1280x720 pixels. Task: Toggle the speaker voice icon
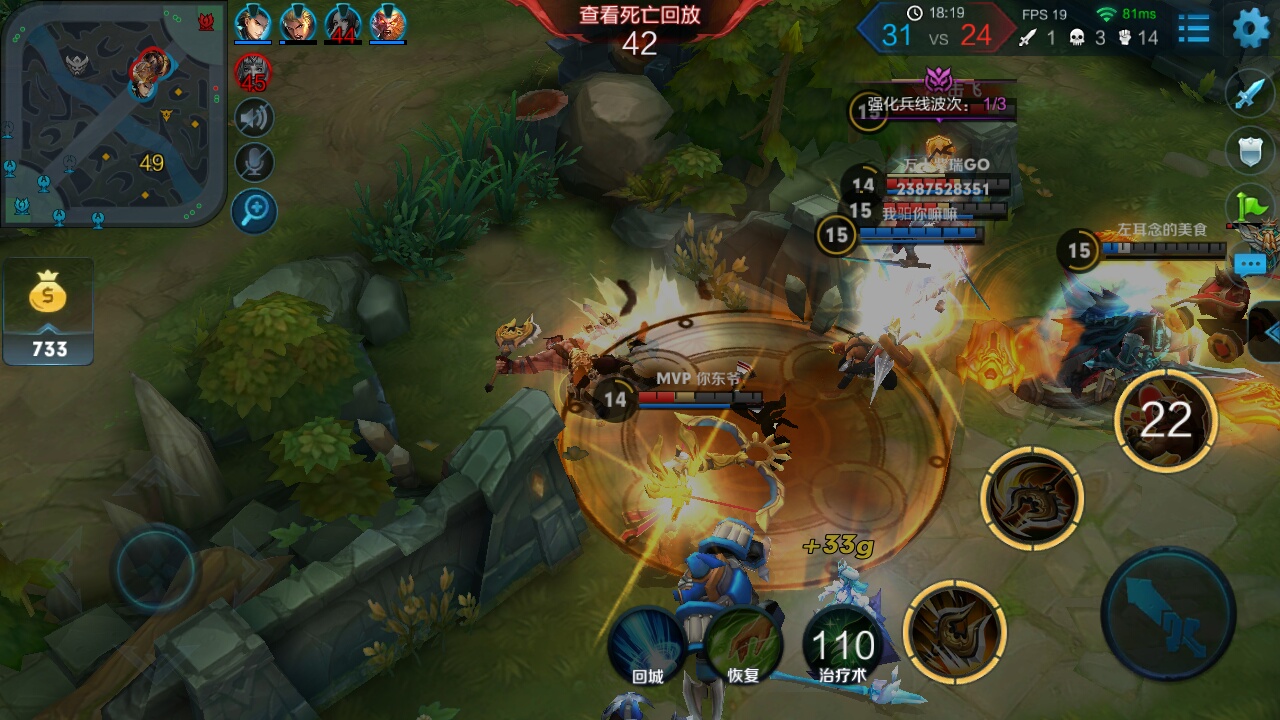pyautogui.click(x=254, y=119)
